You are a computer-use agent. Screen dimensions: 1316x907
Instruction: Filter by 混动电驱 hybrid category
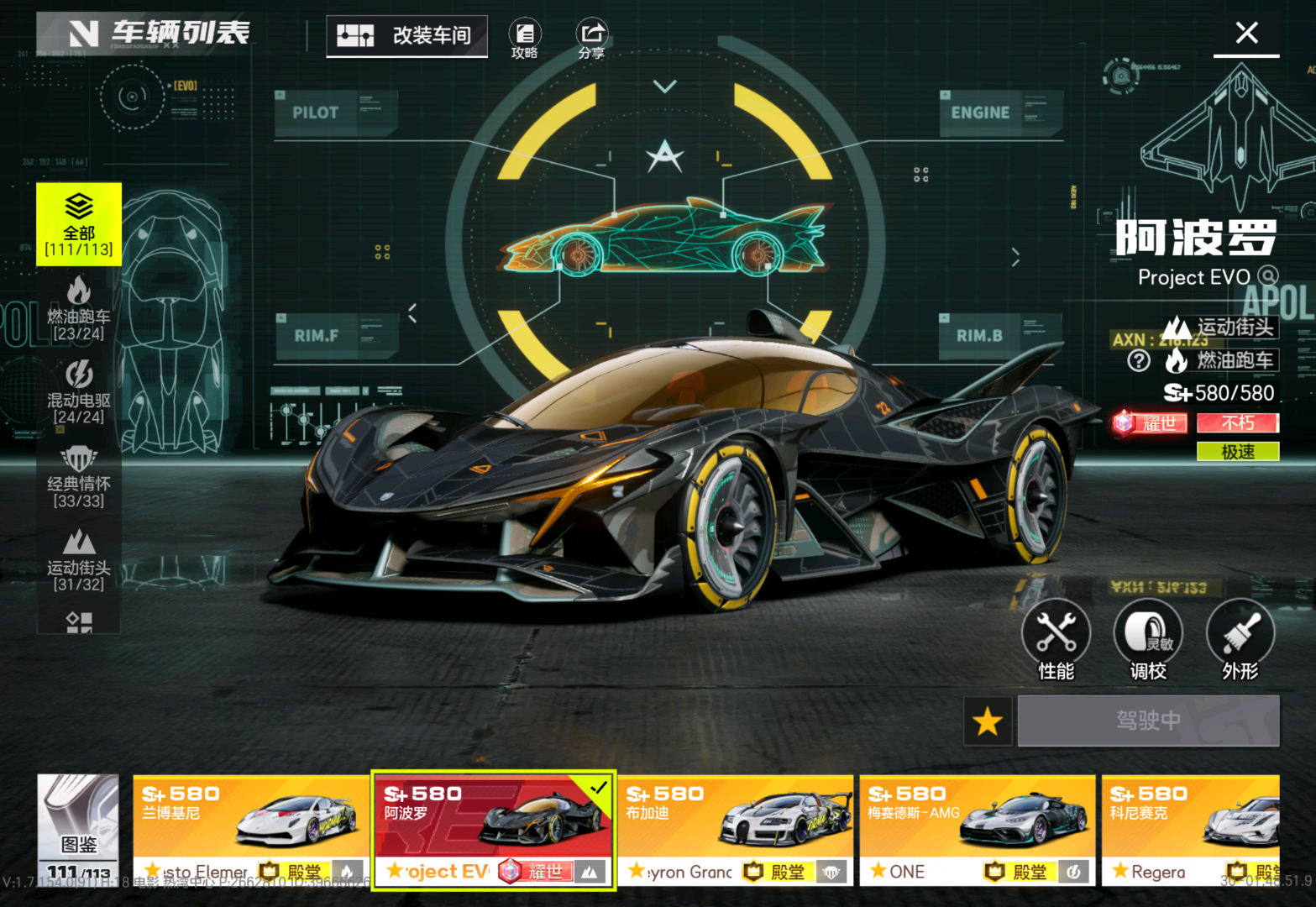pyautogui.click(x=79, y=392)
